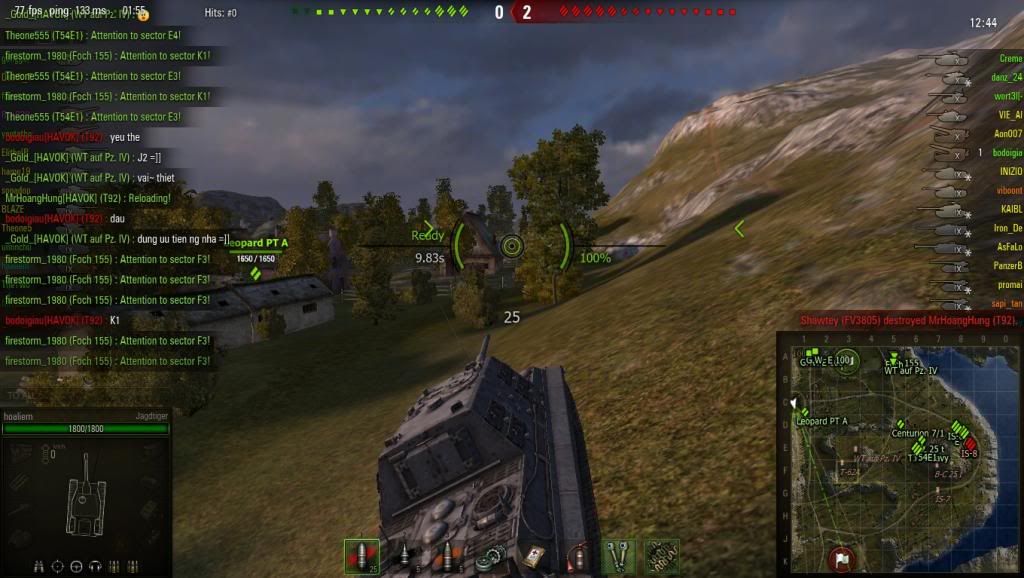Click firestorm_1980's sector K1 chat message
The image size is (1024, 578).
point(108,56)
